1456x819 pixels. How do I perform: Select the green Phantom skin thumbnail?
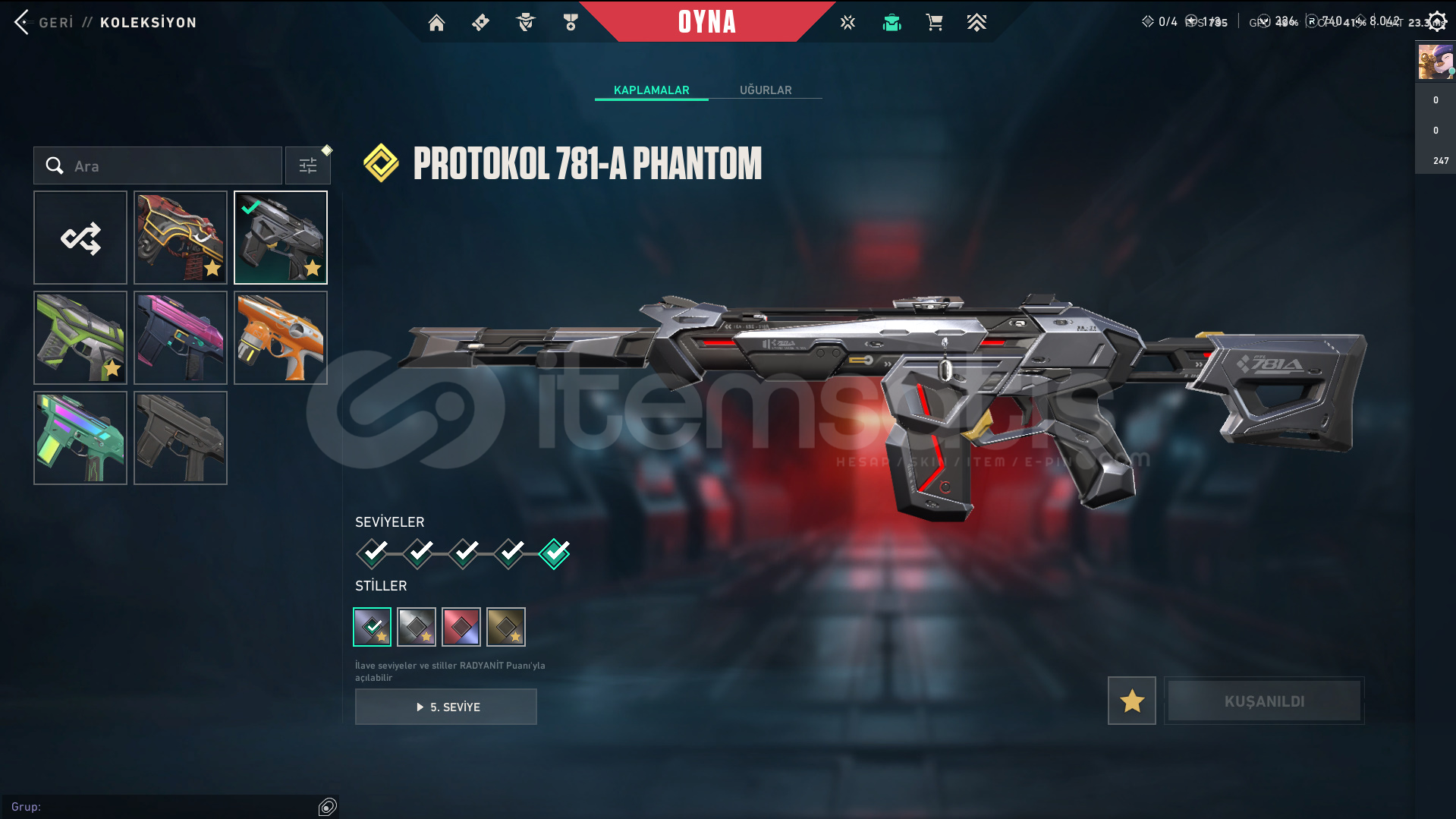[x=80, y=338]
